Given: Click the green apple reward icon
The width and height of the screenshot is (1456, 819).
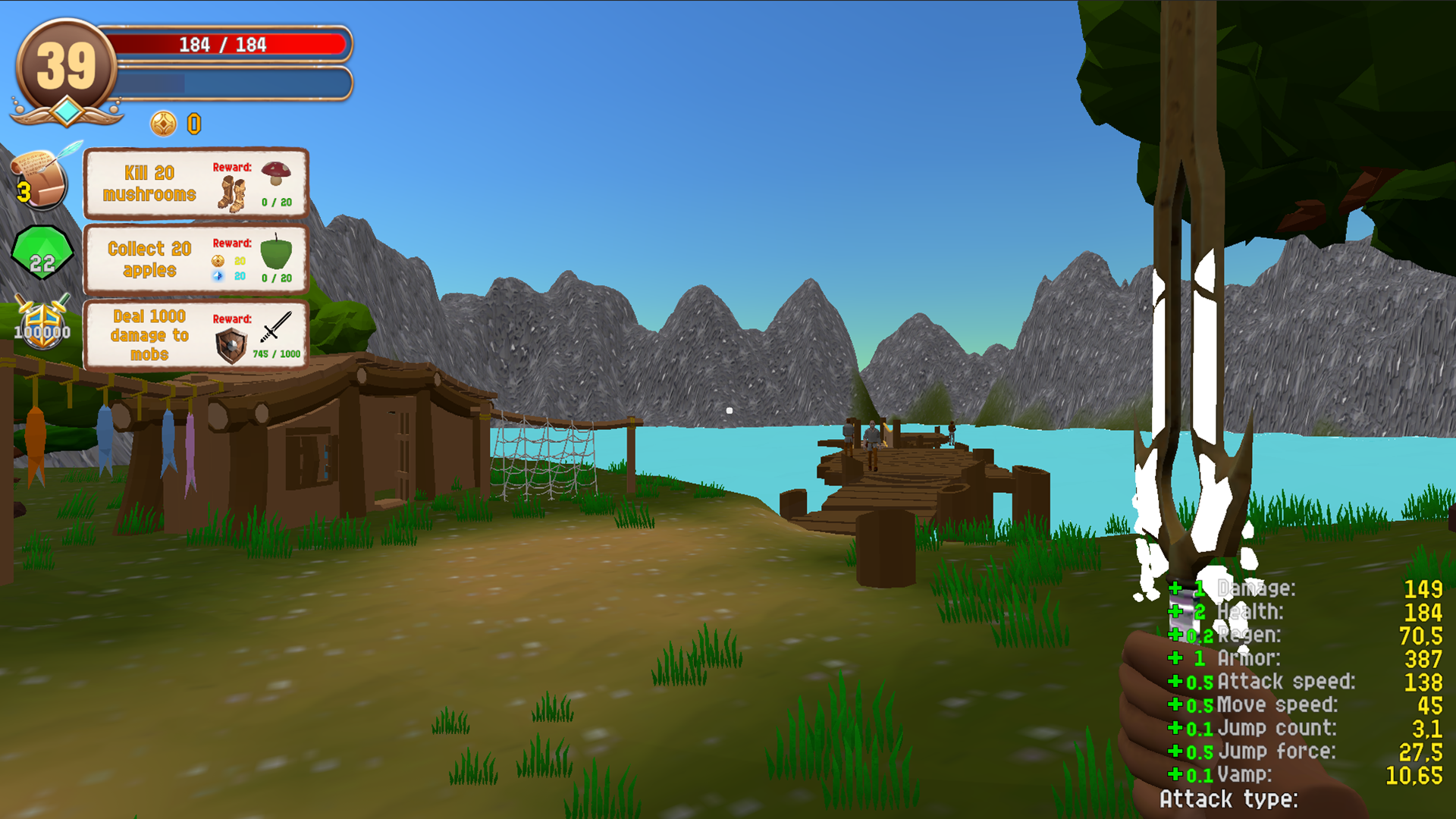Looking at the screenshot, I should [x=278, y=256].
